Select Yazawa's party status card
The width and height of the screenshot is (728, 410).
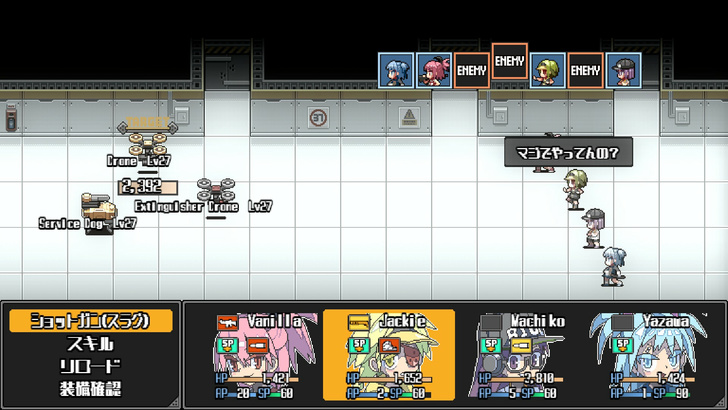[649, 355]
